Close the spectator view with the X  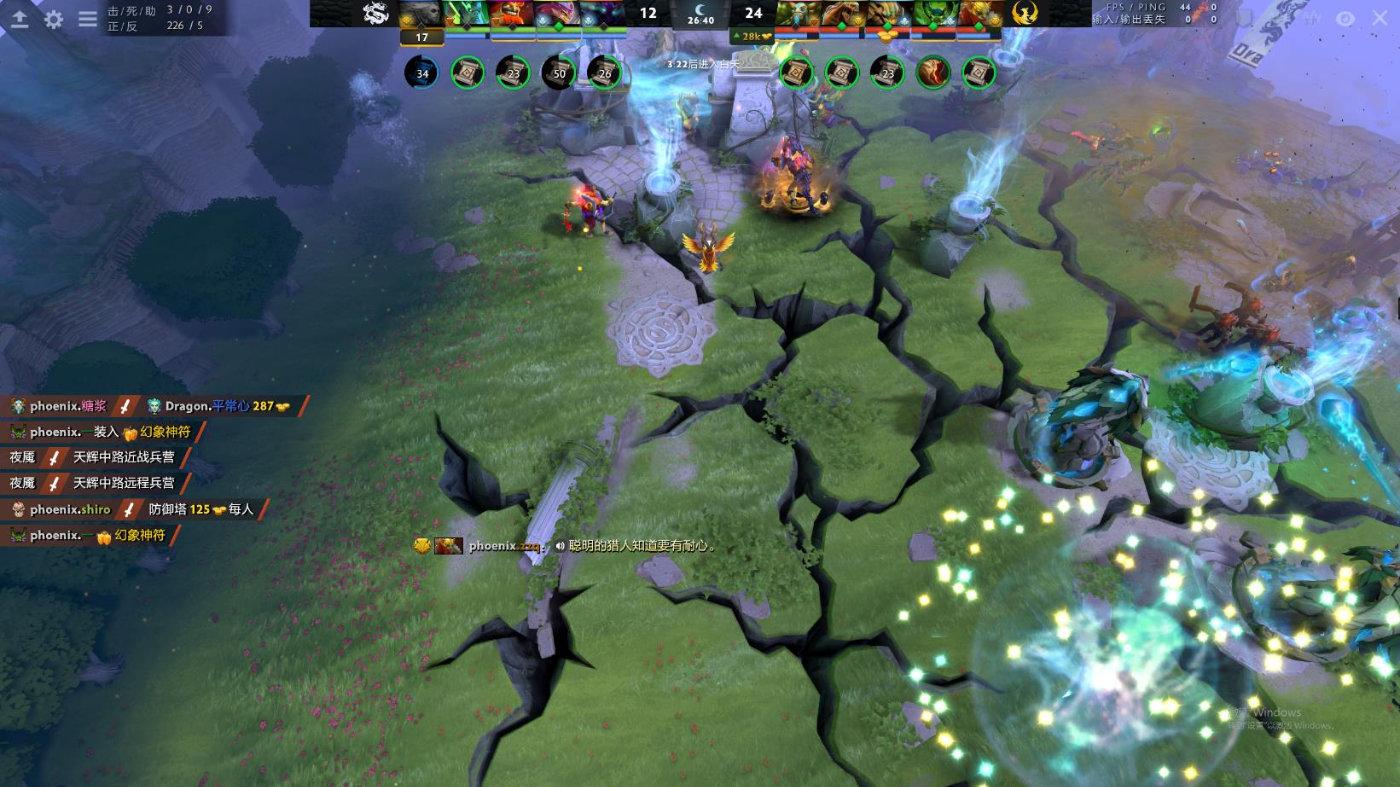pos(1377,18)
